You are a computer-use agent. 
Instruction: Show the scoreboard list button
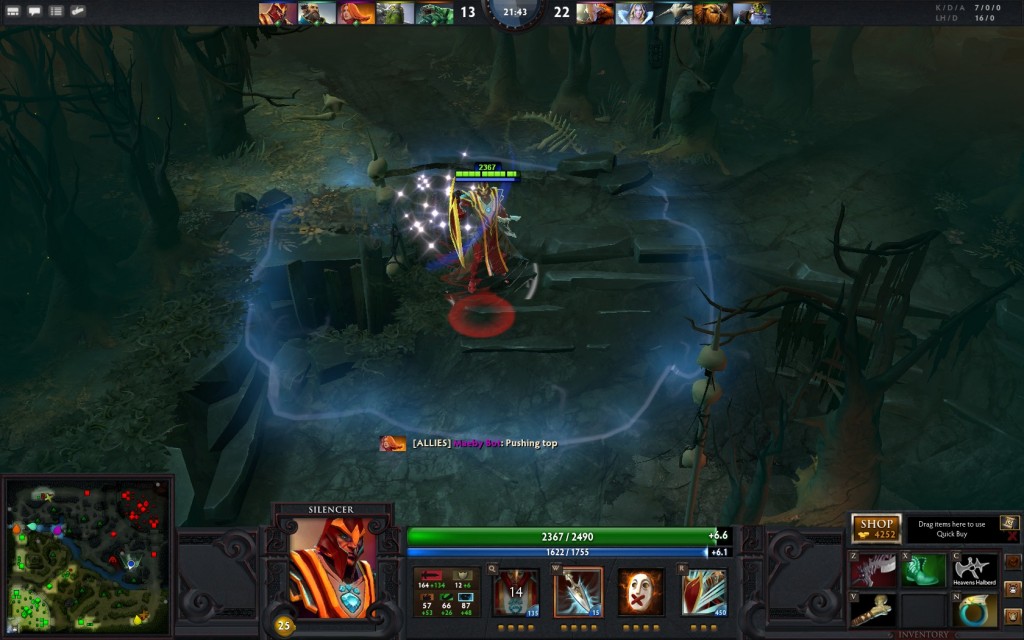pyautogui.click(x=56, y=11)
